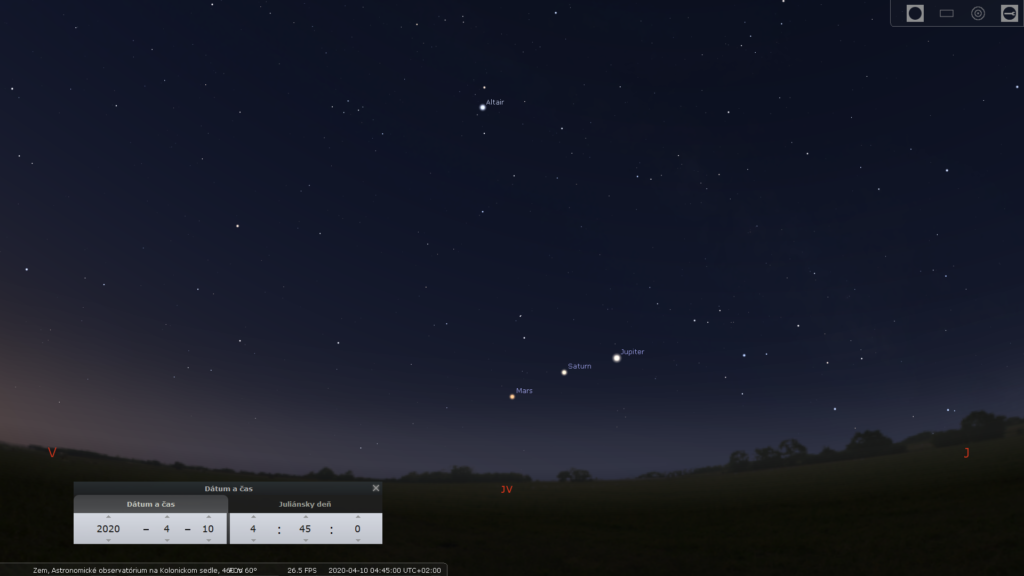This screenshot has width=1024, height=576.
Task: Decrease the year with its down arrow
Action: [x=108, y=540]
